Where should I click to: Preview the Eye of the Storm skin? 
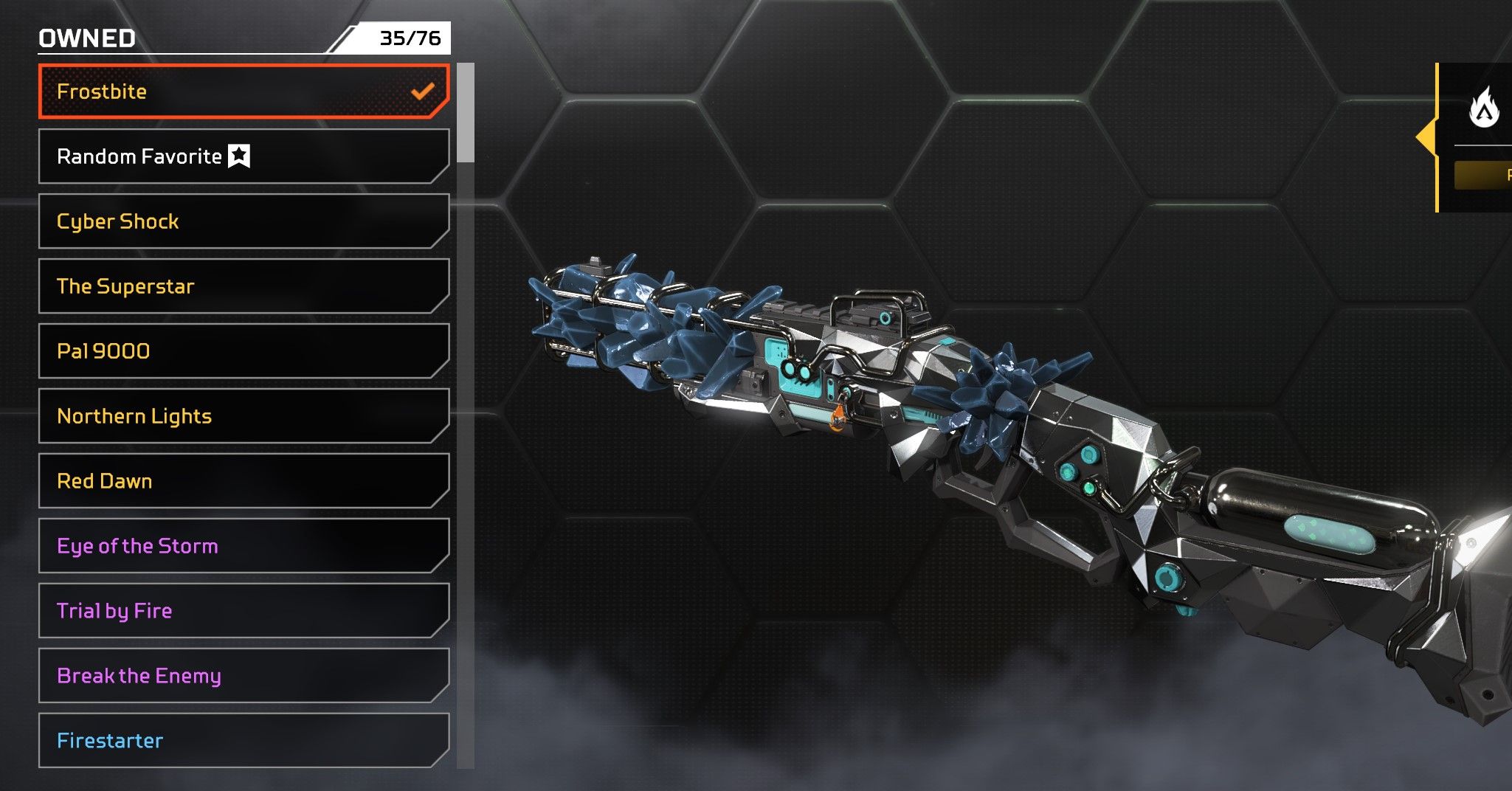tap(244, 546)
